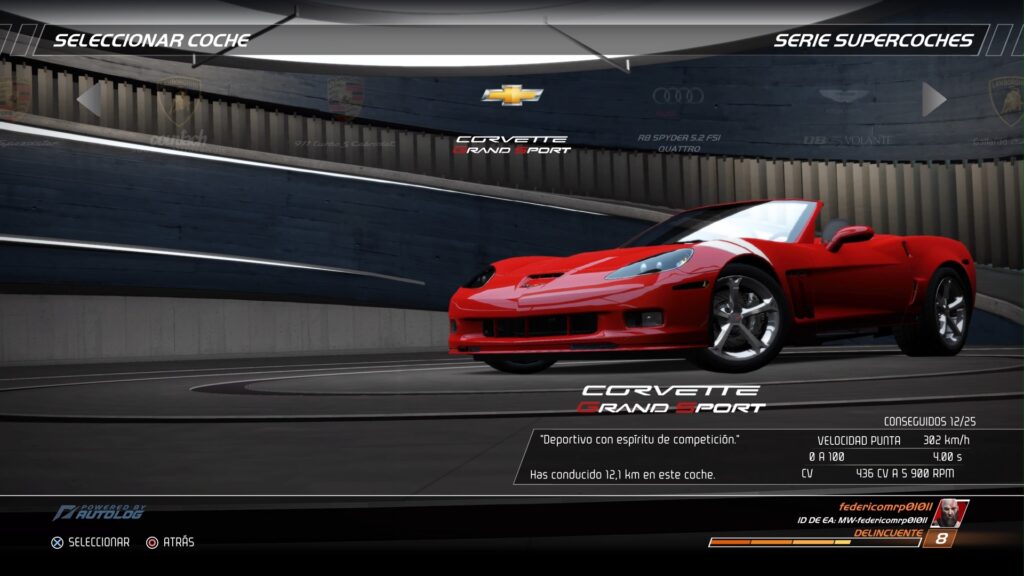Switch to the Porsche 911 car entry
Image resolution: width=1024 pixels, height=576 pixels.
coord(345,100)
